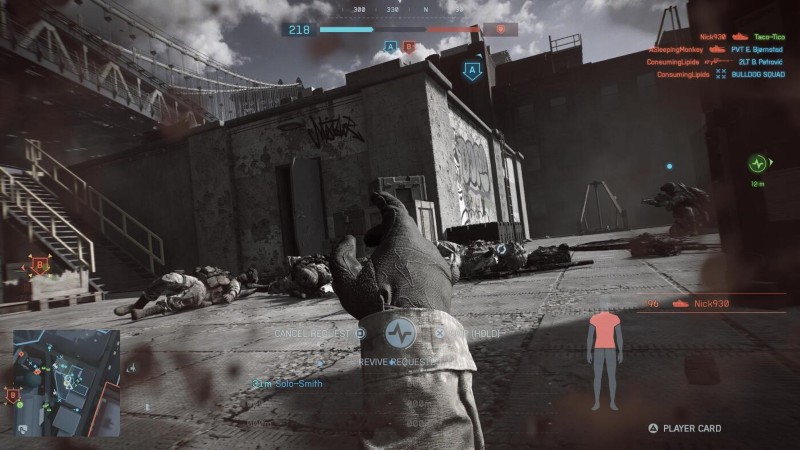Select the Skip (Hold) option
The width and height of the screenshot is (800, 450).
[463, 333]
